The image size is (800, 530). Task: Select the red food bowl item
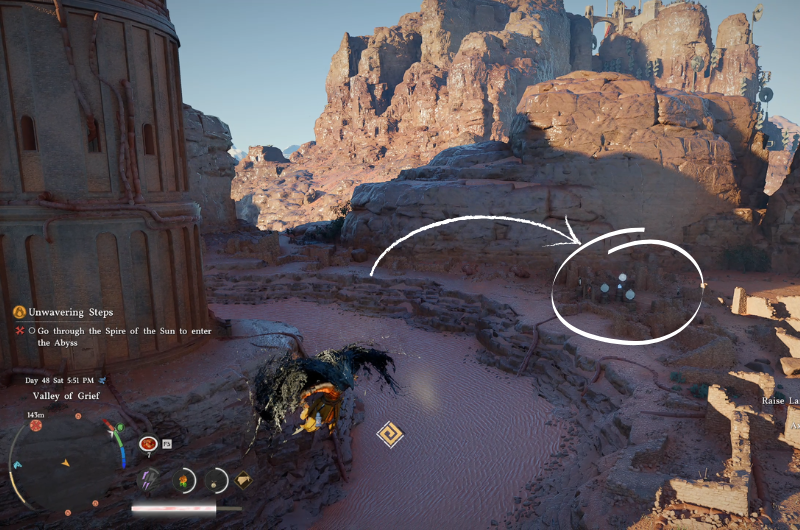coord(148,443)
